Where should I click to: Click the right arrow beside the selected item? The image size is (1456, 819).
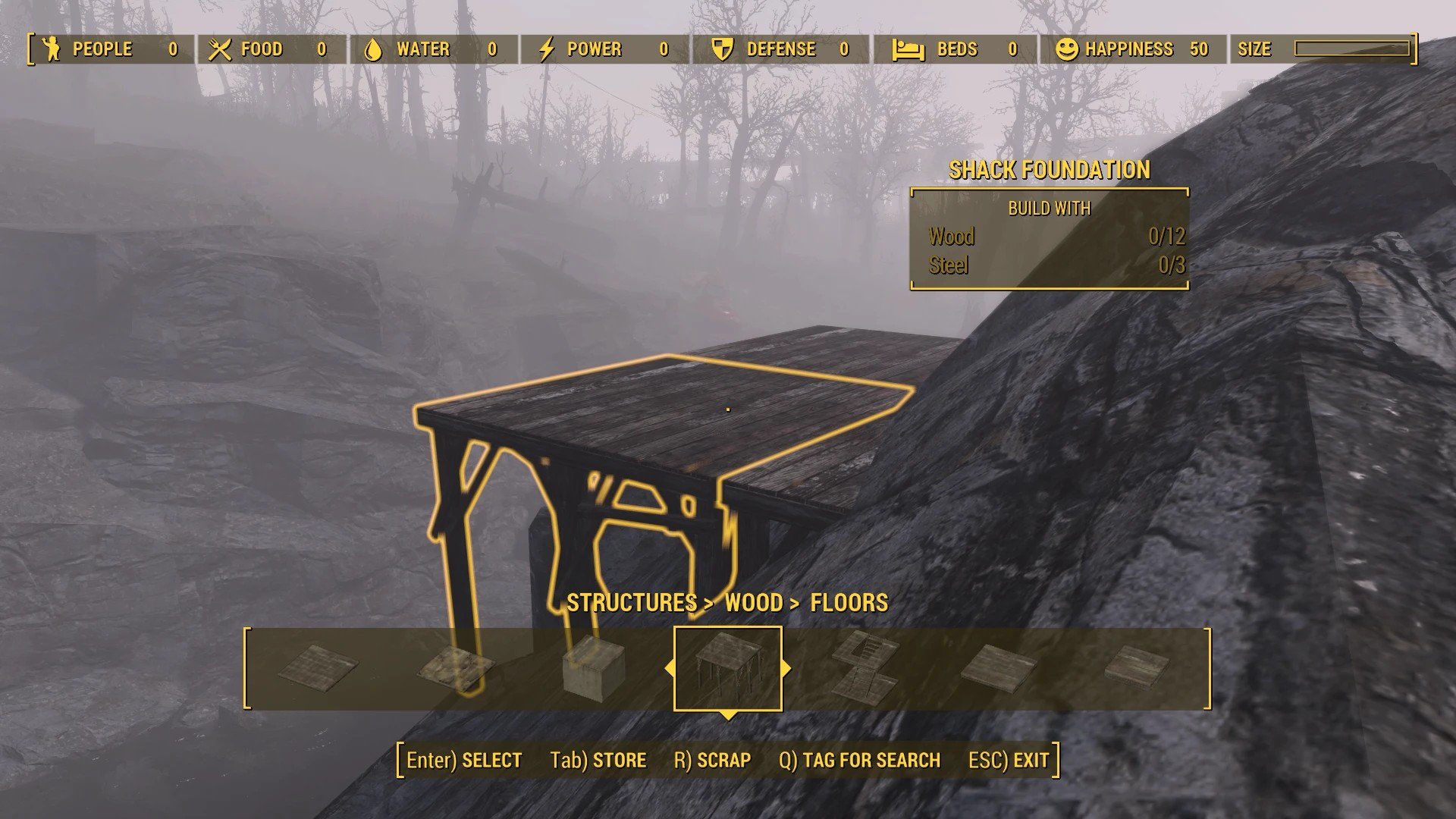coord(786,668)
